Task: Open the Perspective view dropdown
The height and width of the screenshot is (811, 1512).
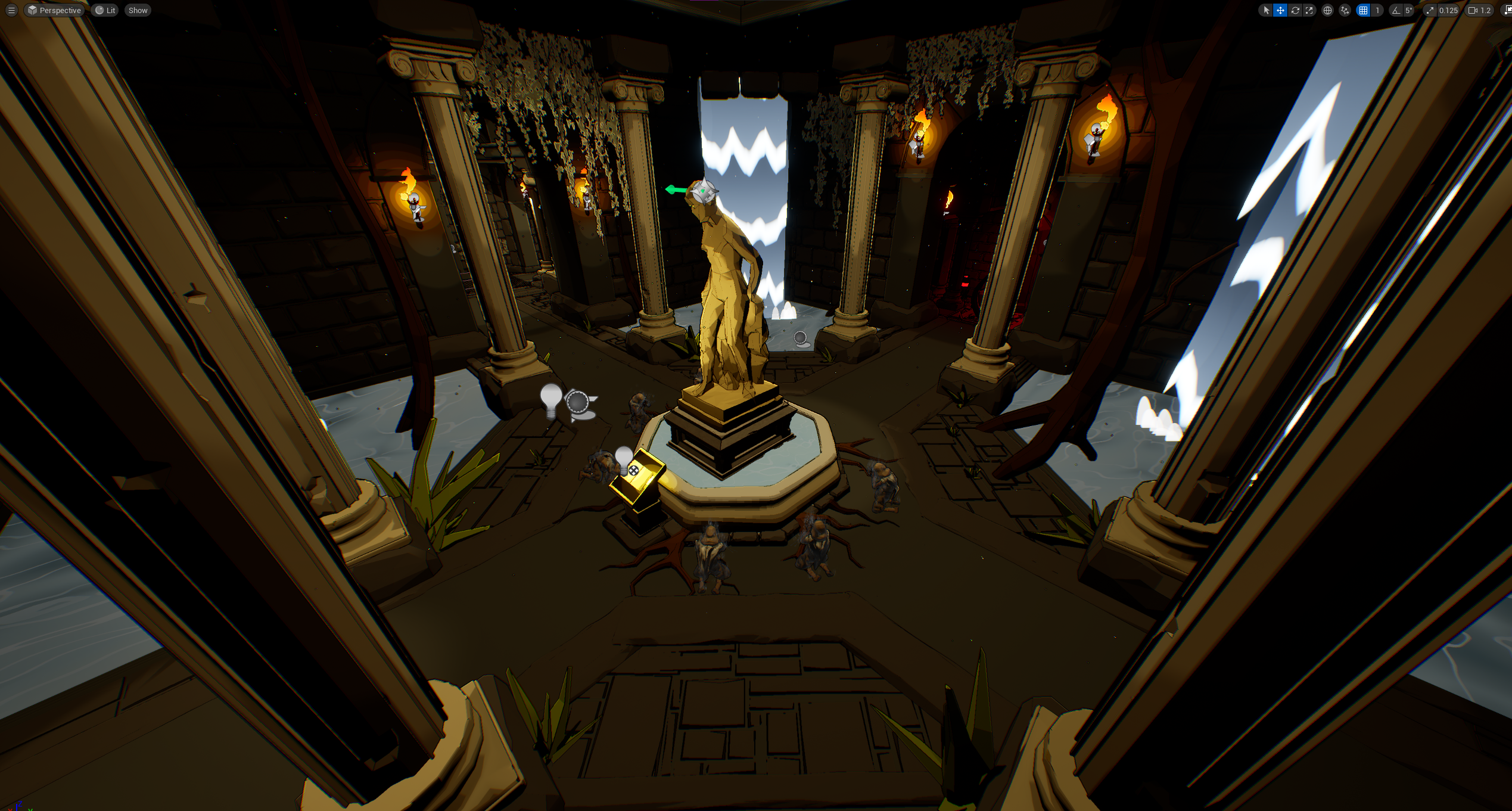Action: (x=55, y=10)
